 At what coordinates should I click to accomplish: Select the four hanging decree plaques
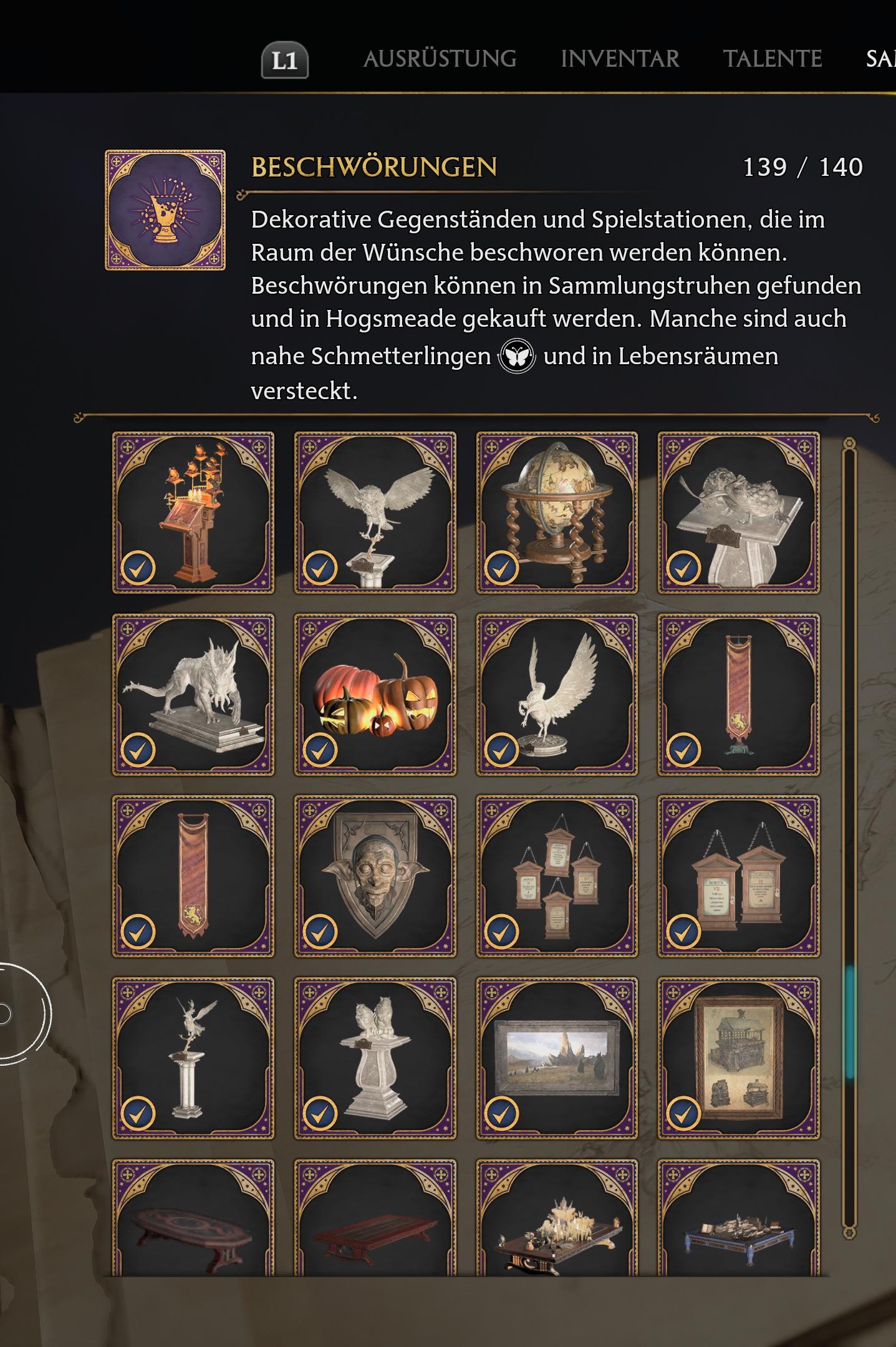tap(557, 876)
